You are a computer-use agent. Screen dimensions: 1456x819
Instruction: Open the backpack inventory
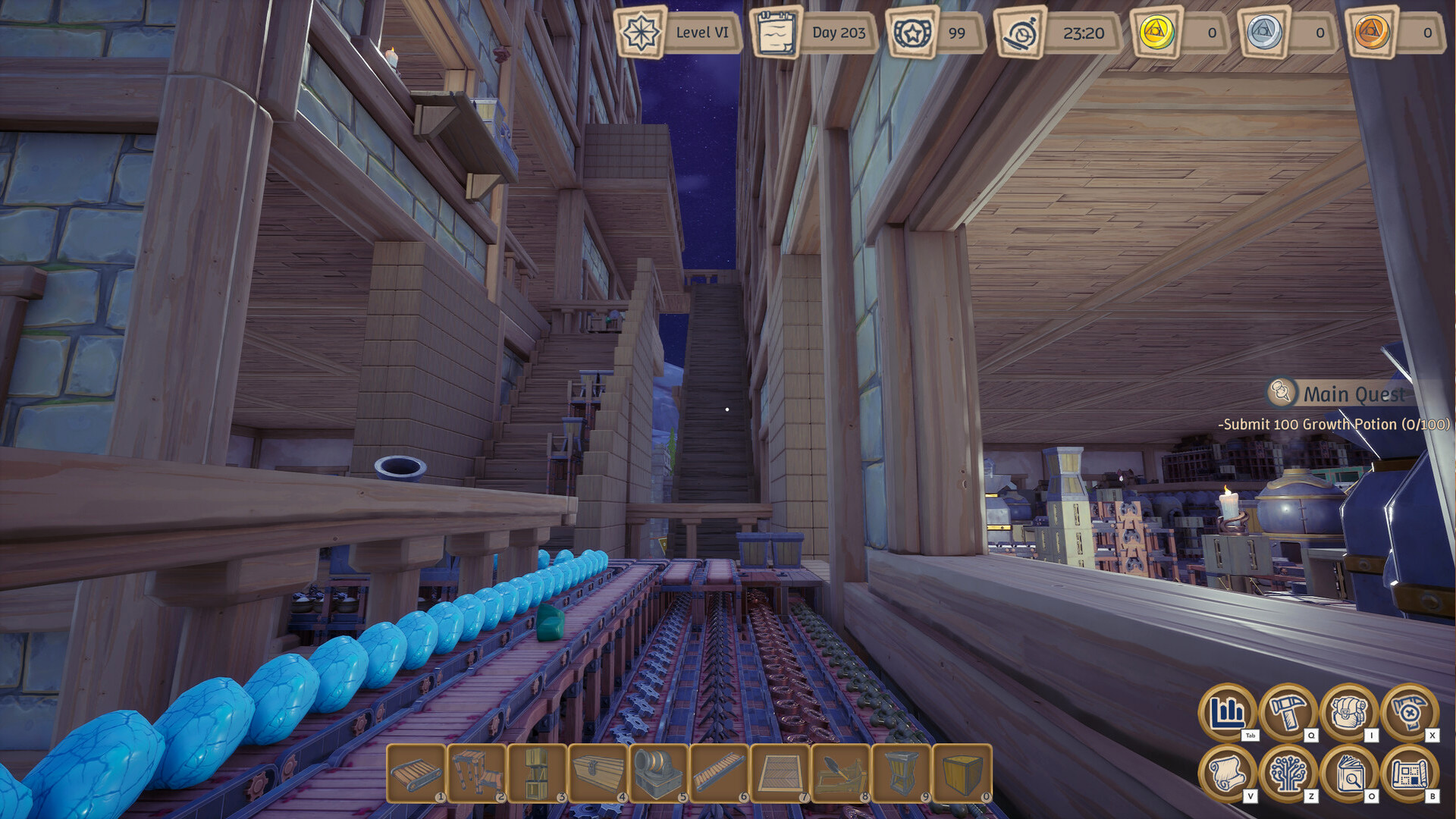tap(1348, 713)
